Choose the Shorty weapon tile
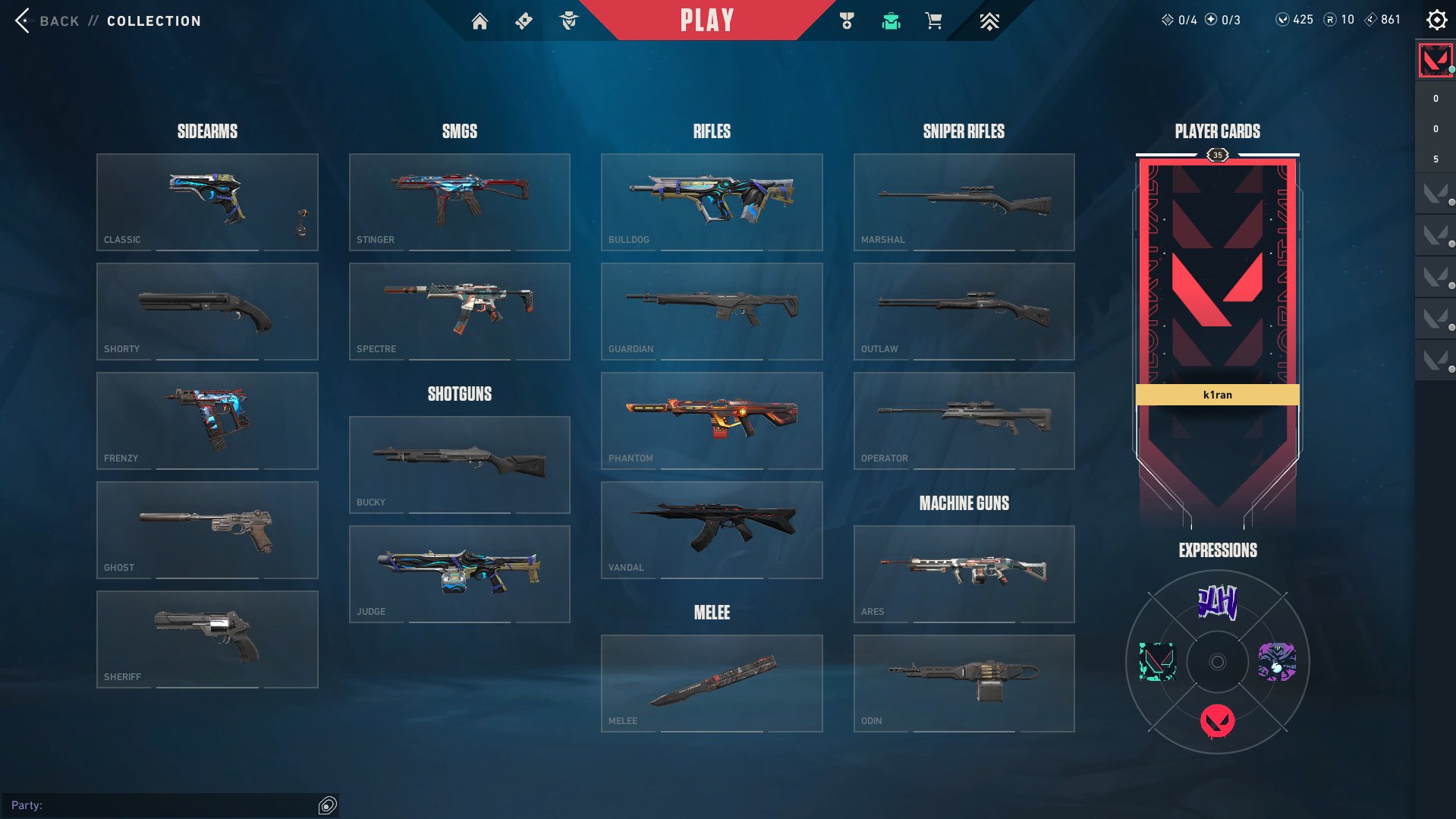The image size is (1456, 819). click(207, 311)
